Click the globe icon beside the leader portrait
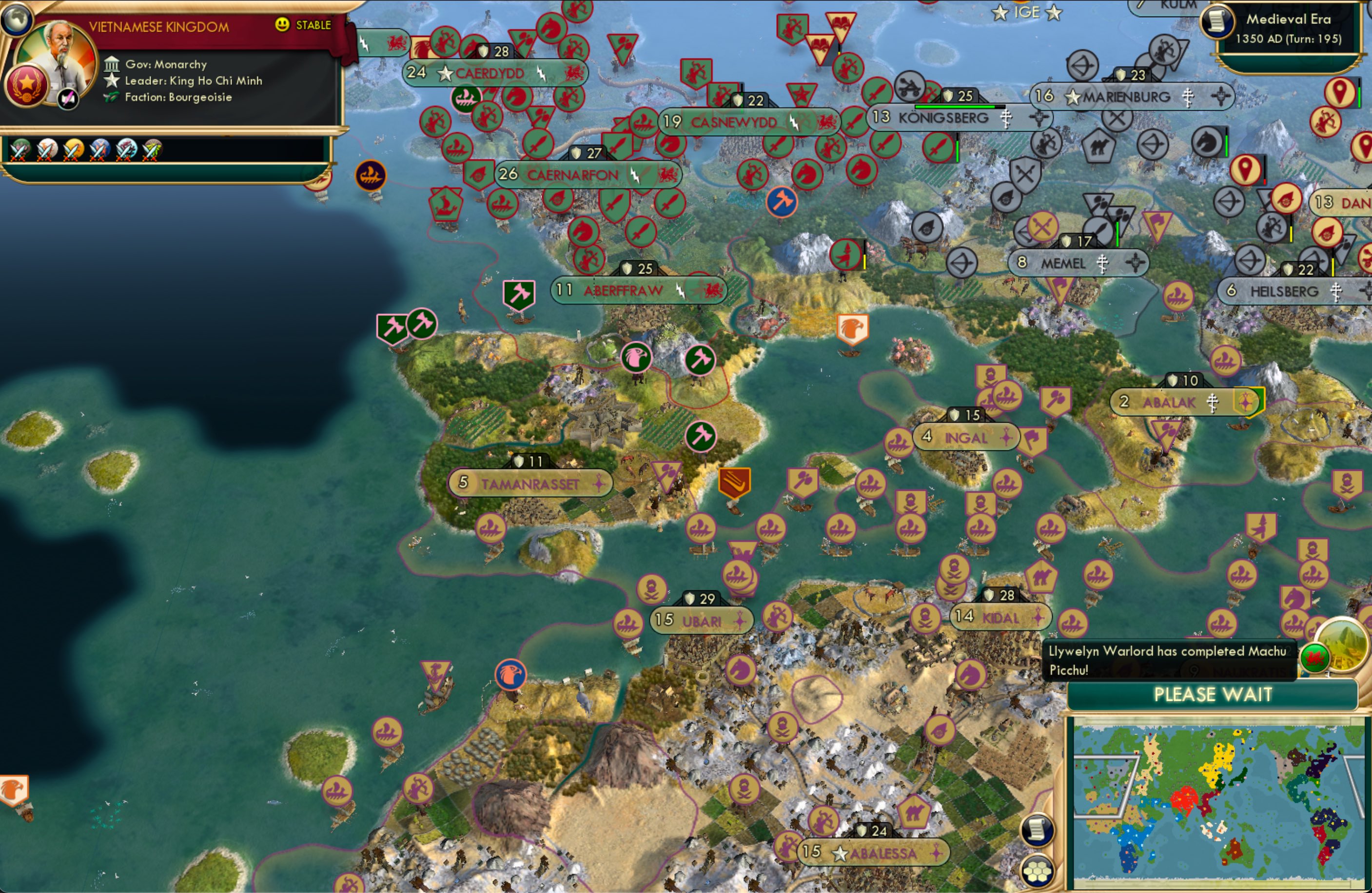 tap(17, 19)
